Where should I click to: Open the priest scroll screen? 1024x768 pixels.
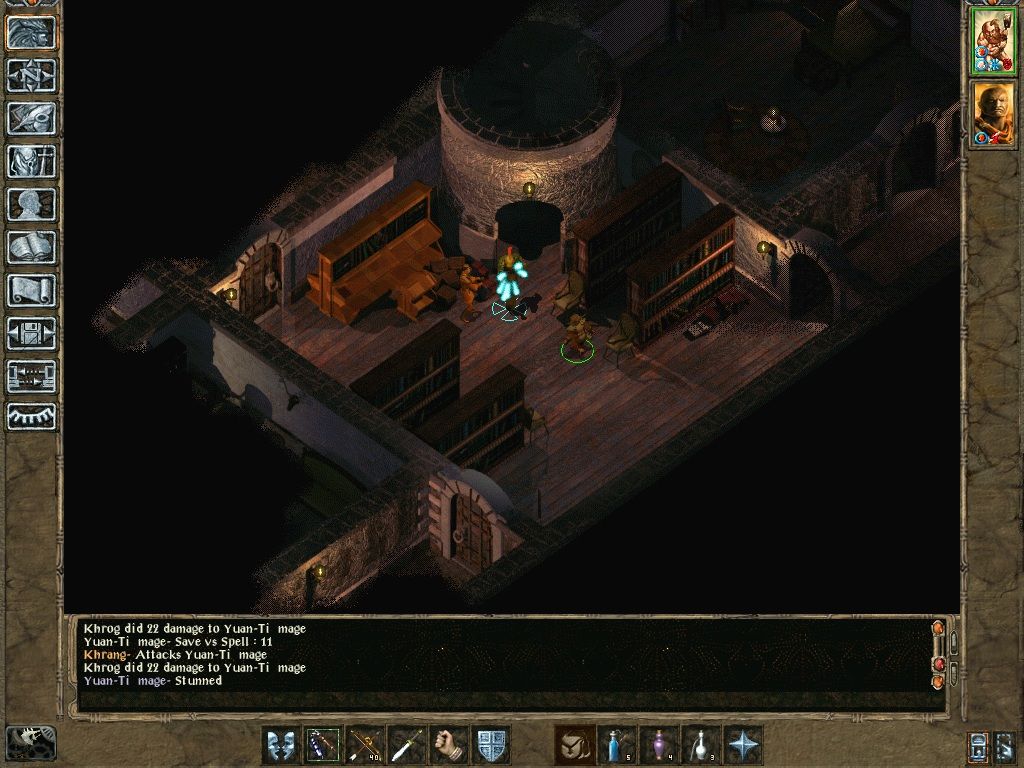32,291
